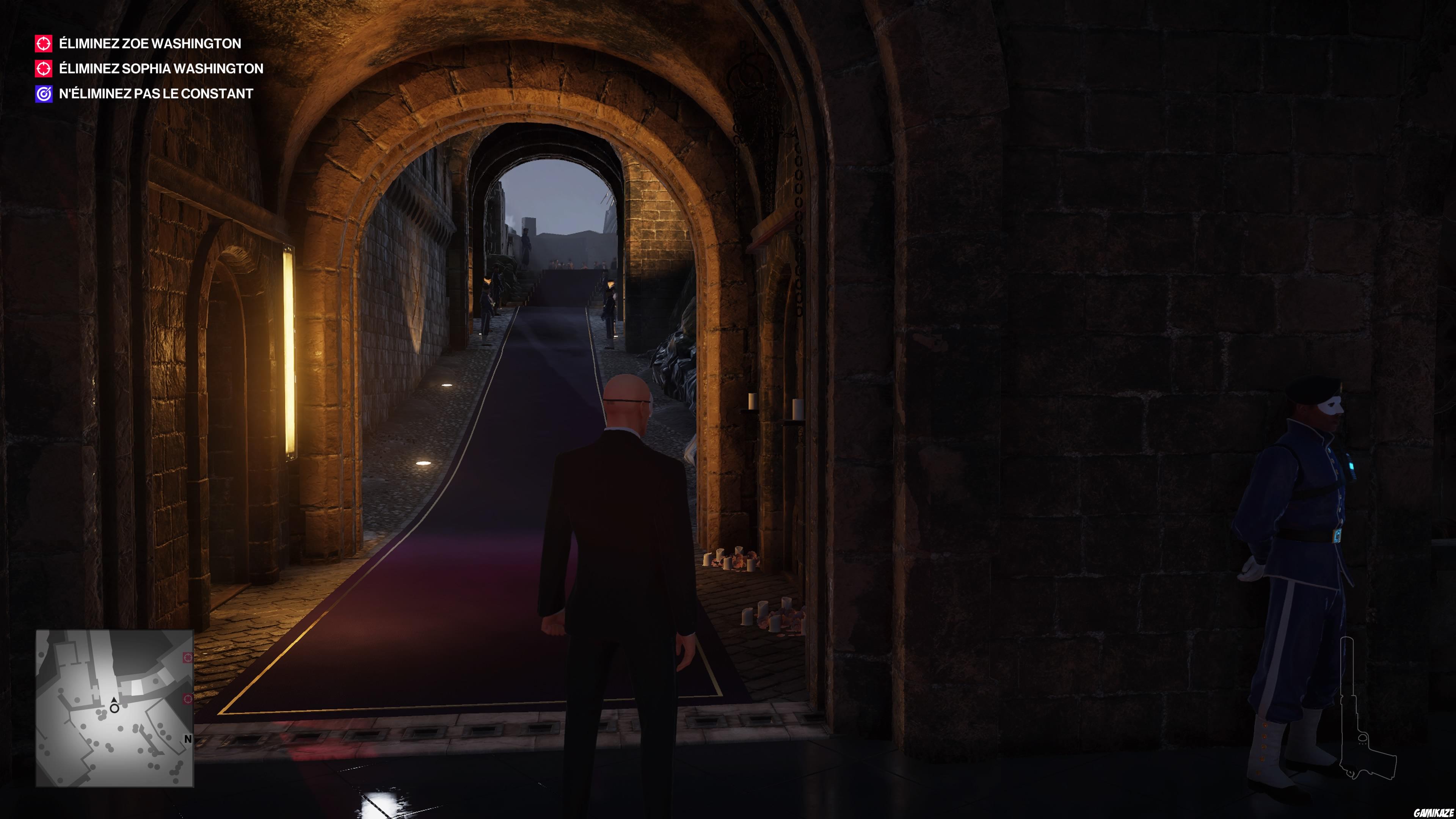Click a gray NPC dot inside the minimap

click(x=121, y=729)
